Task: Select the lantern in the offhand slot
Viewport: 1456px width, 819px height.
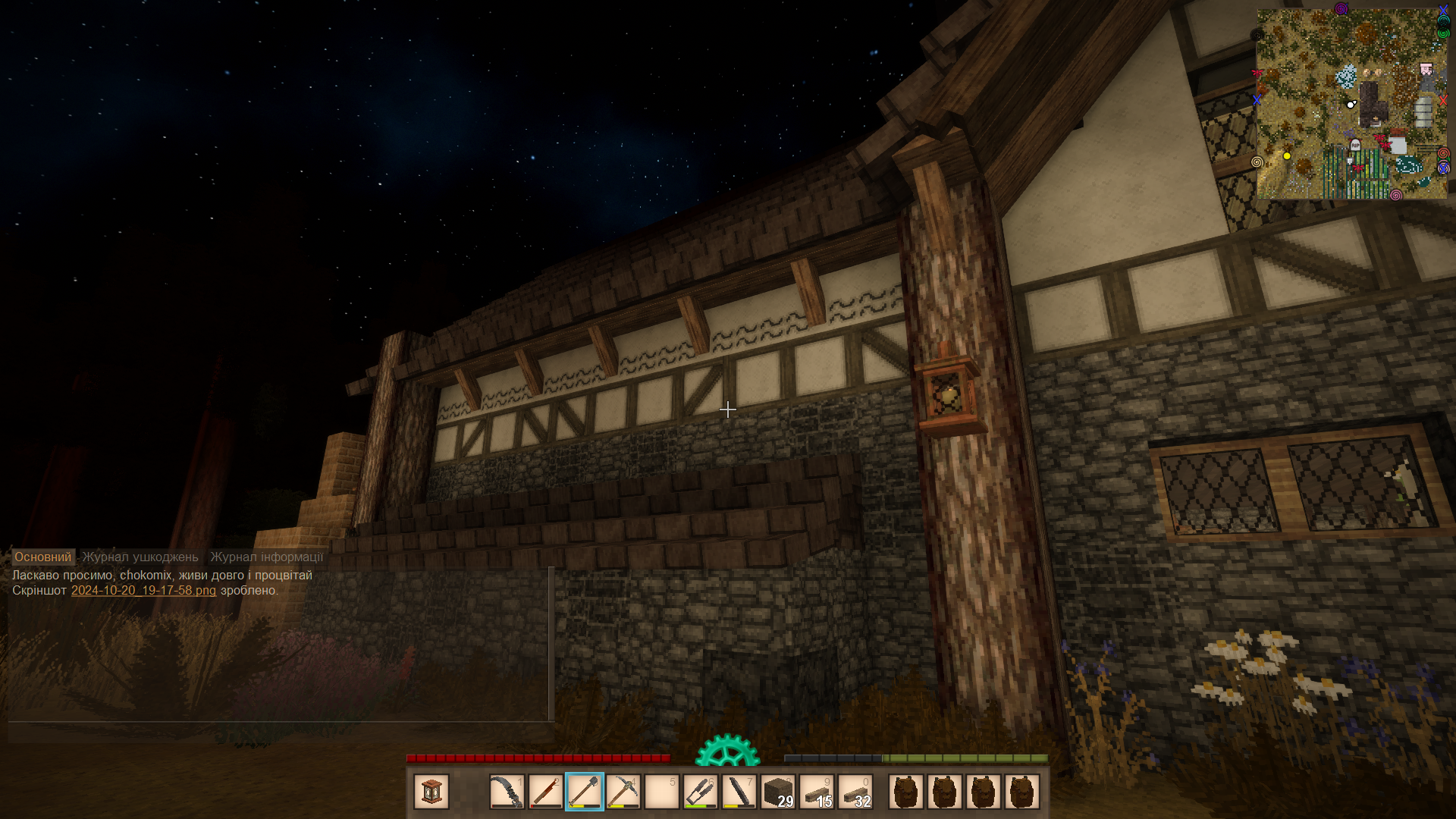Action: 431,792
